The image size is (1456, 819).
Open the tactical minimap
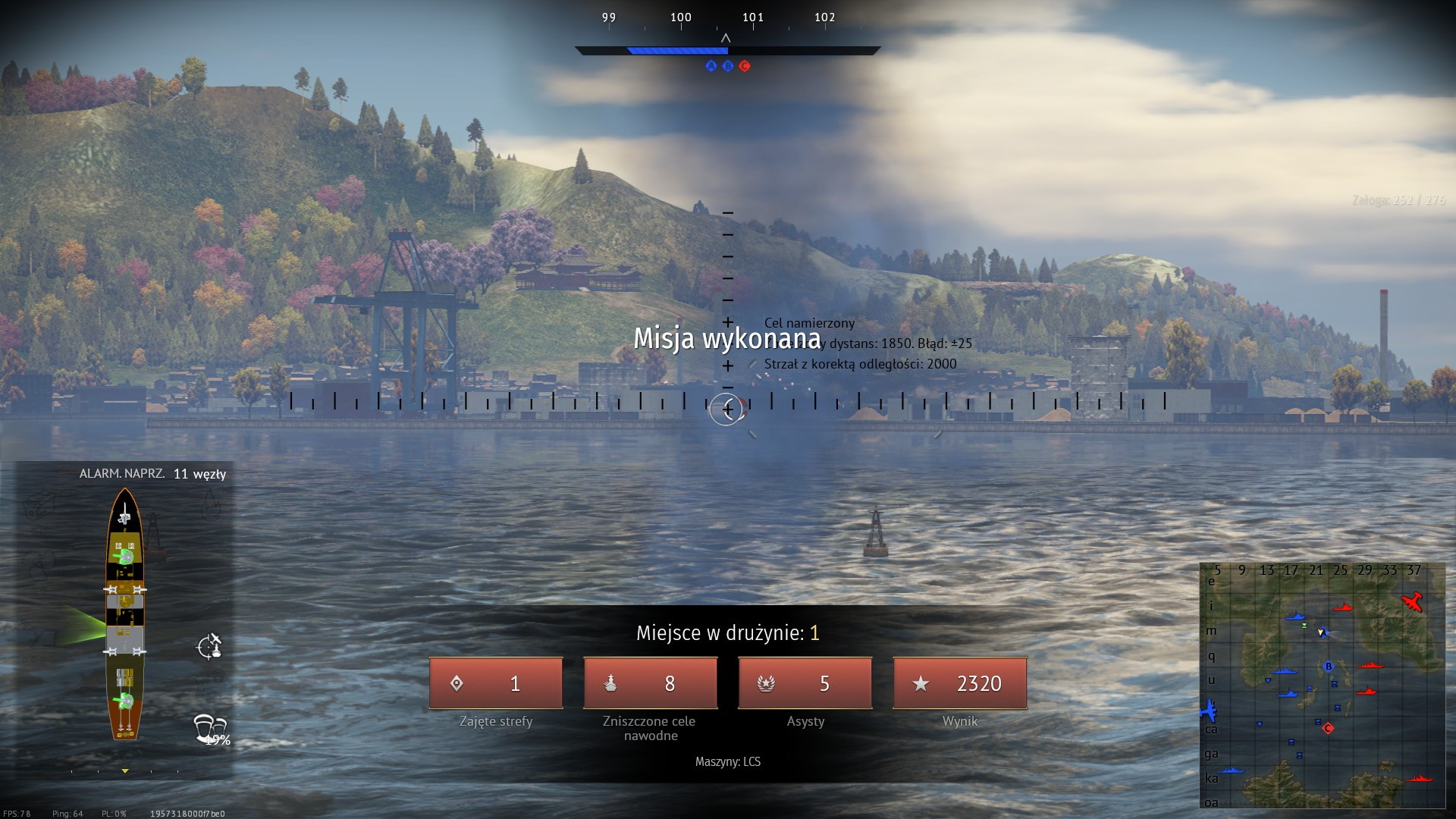[x=1322, y=686]
